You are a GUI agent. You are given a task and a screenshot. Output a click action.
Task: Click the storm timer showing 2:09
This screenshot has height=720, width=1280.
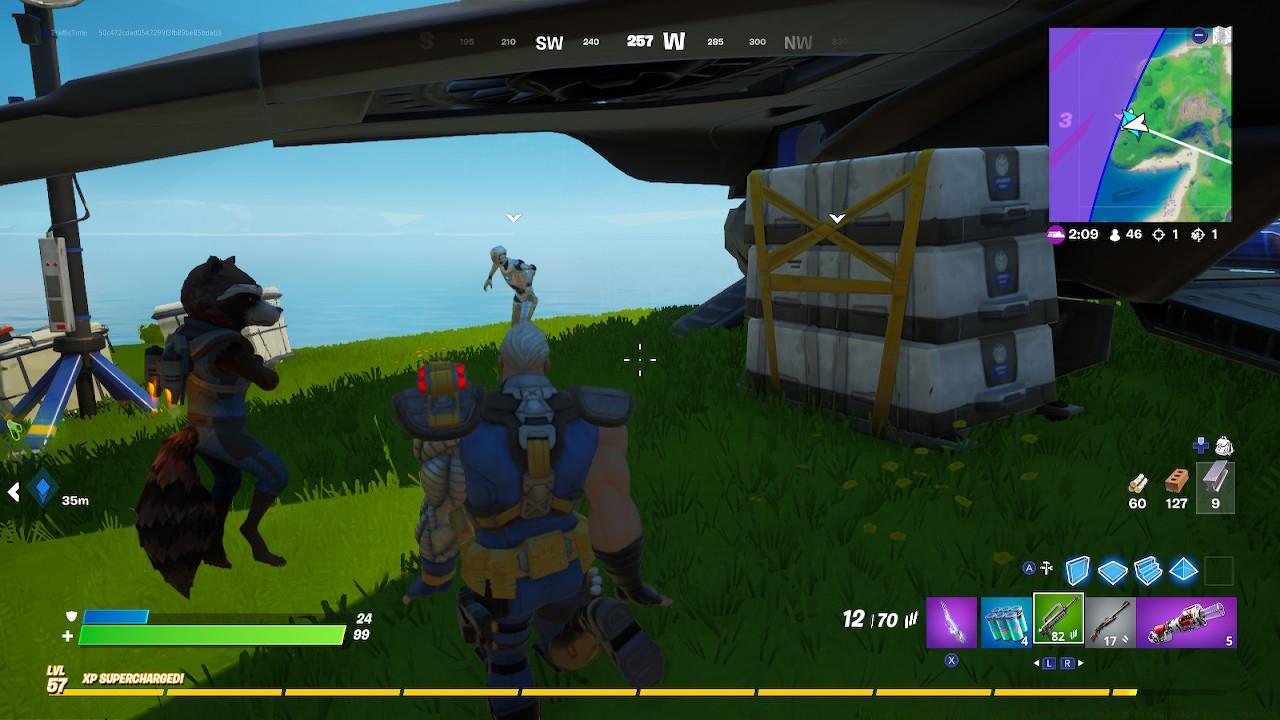coord(1083,236)
